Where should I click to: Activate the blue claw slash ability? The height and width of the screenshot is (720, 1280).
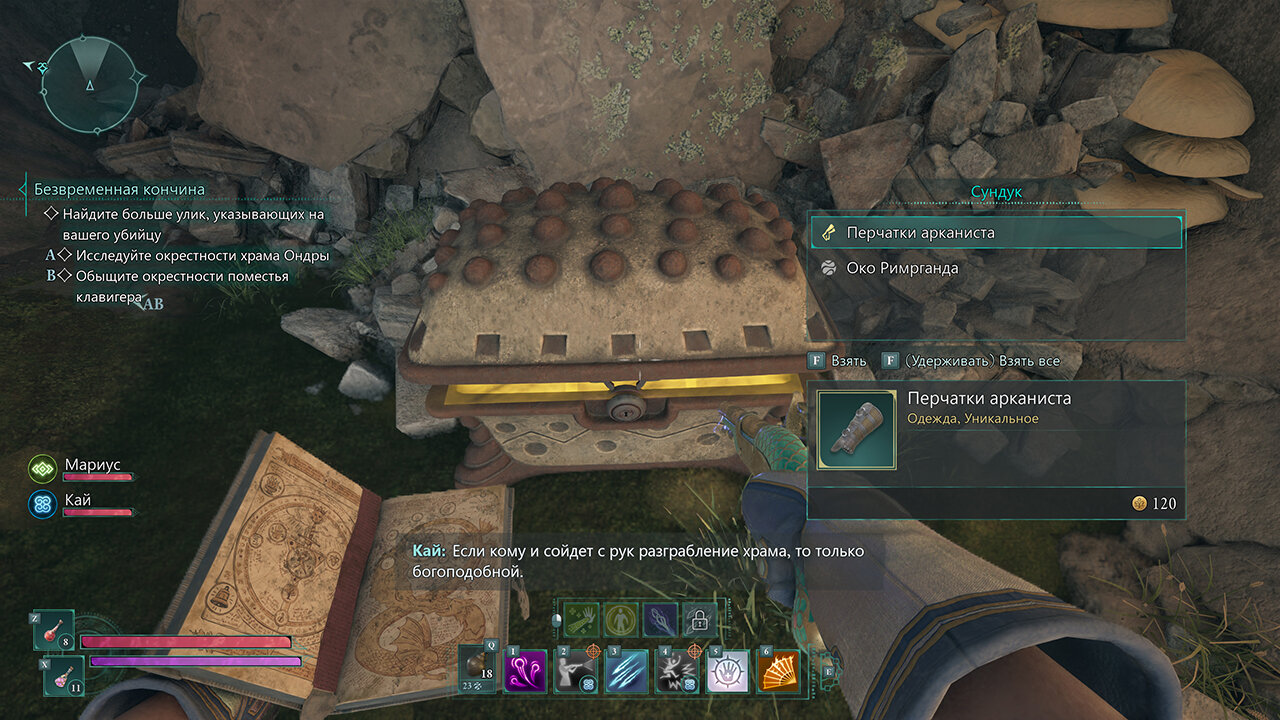pos(626,669)
